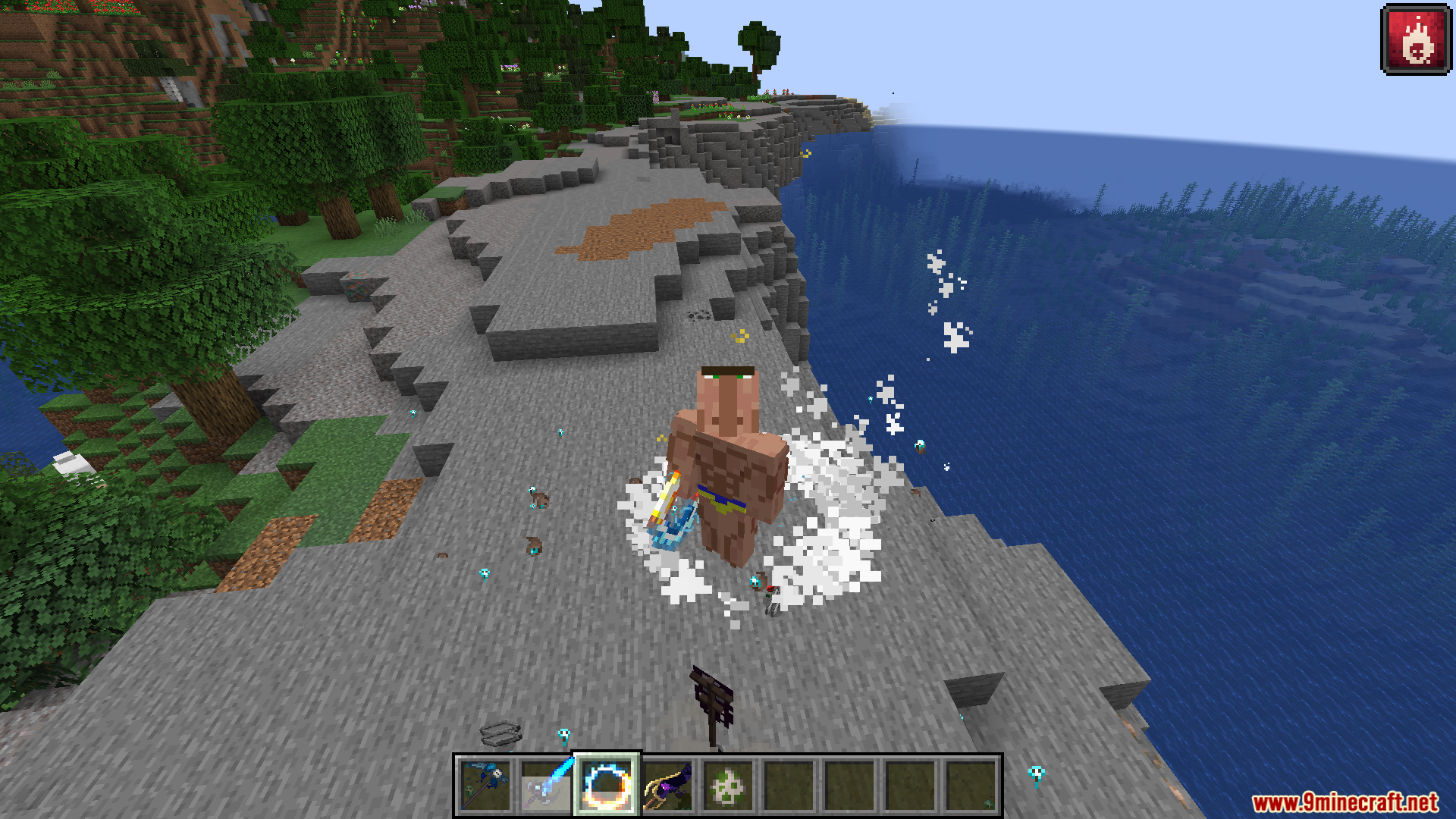Open the www.9minecraft.net watermark link
This screenshot has height=819, width=1456.
click(1345, 802)
